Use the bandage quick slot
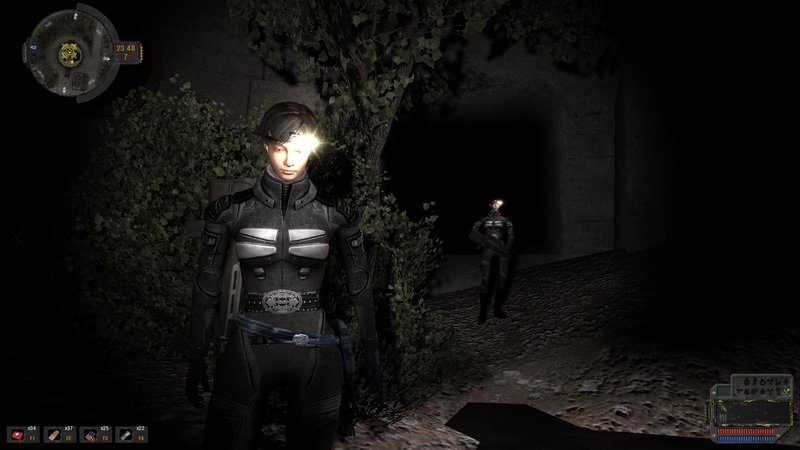The height and width of the screenshot is (450, 800). point(53,435)
